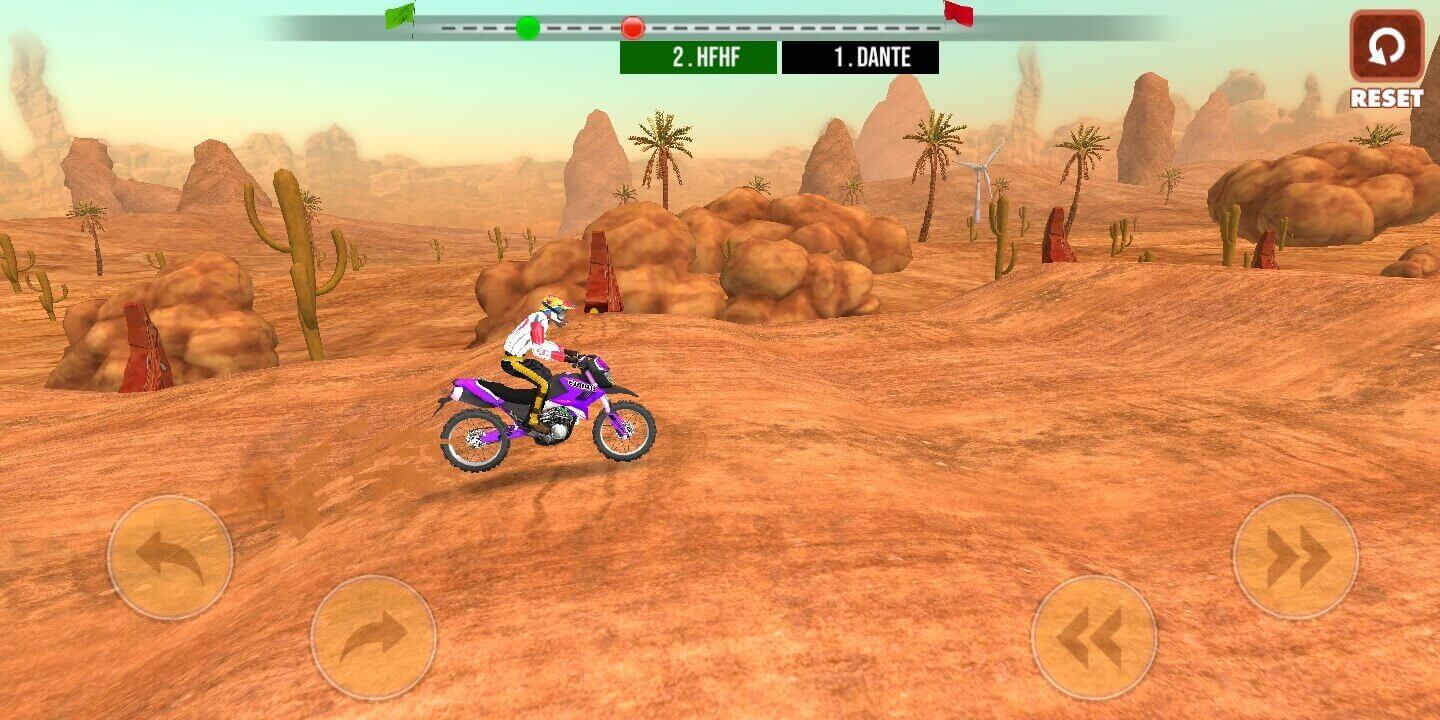Hit the double-right-arrow accelerate button
The width and height of the screenshot is (1440, 720).
pyautogui.click(x=1295, y=557)
